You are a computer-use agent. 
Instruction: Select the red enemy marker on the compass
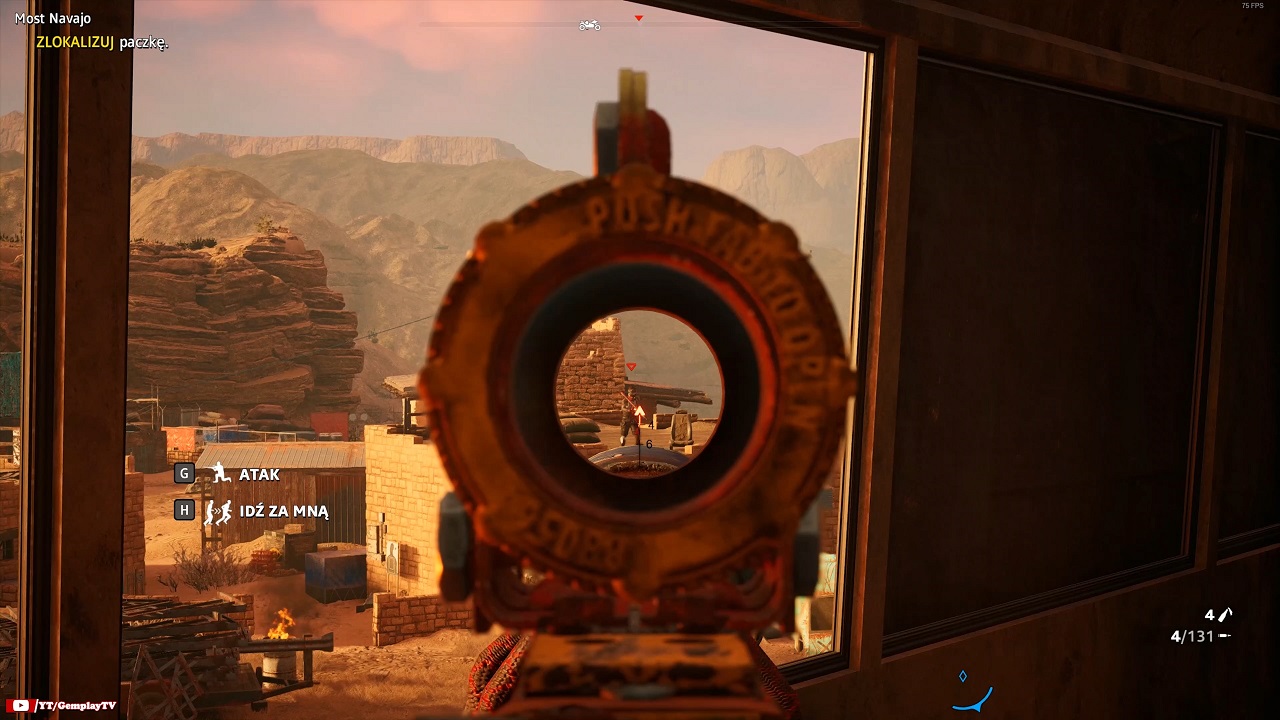pyautogui.click(x=639, y=18)
